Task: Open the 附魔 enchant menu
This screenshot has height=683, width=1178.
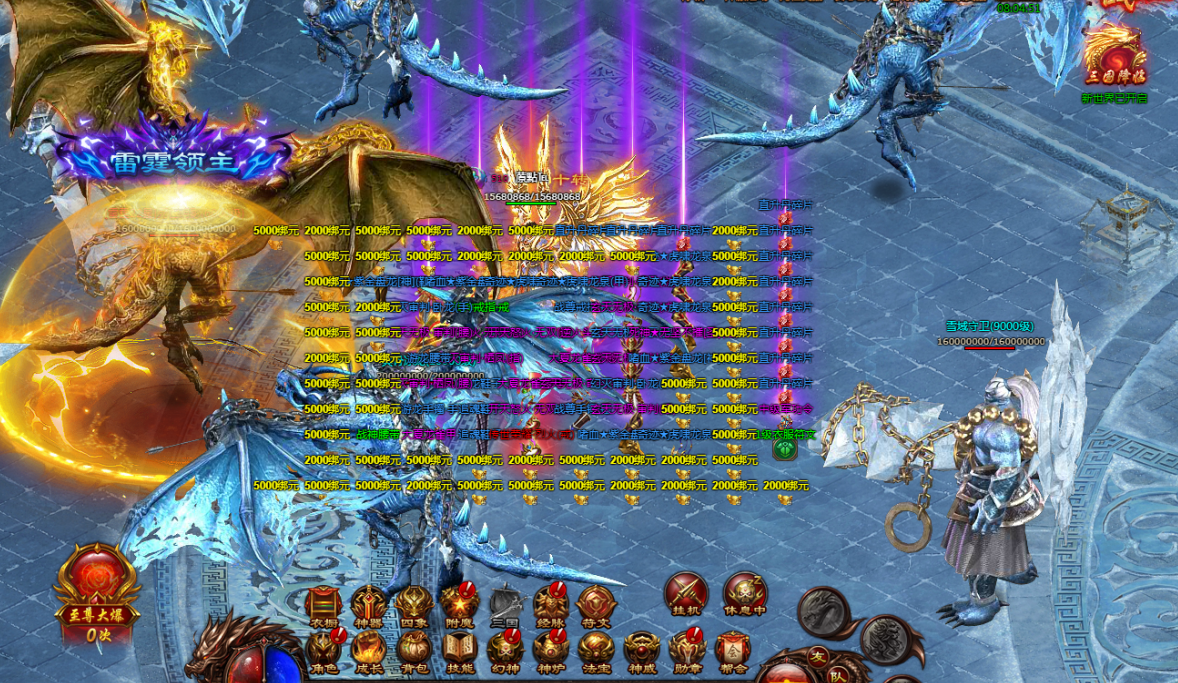Action: point(459,605)
